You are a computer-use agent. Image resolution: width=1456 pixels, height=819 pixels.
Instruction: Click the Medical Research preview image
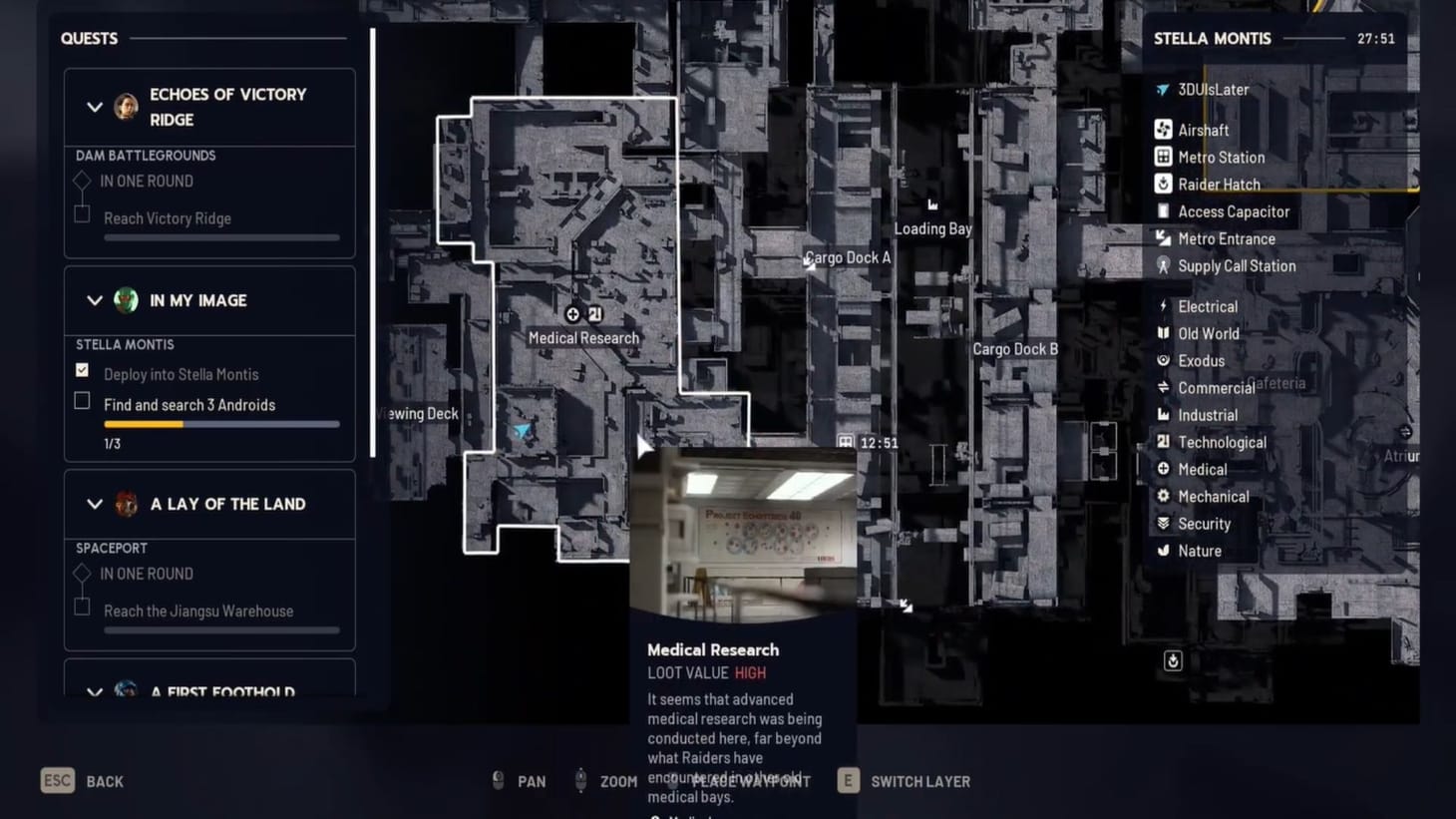tap(743, 529)
